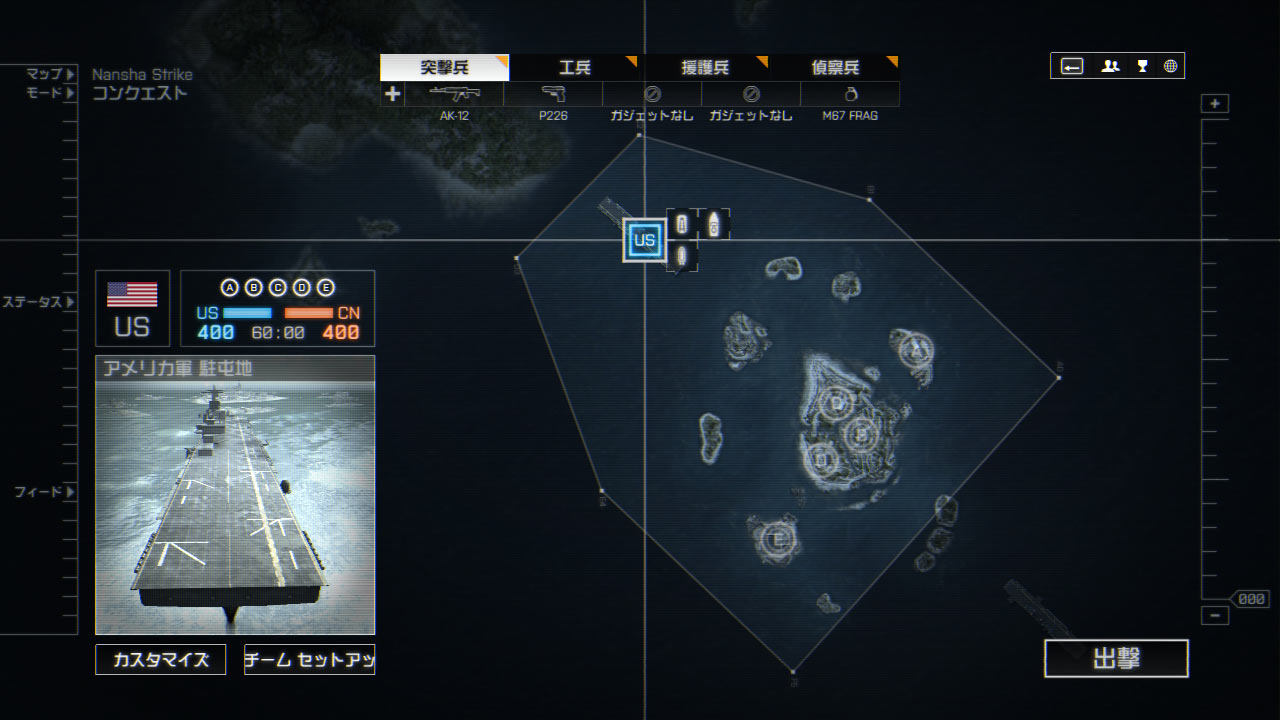Show the trophy scoreboard icon
Viewport: 1280px width, 720px height.
click(x=1142, y=66)
